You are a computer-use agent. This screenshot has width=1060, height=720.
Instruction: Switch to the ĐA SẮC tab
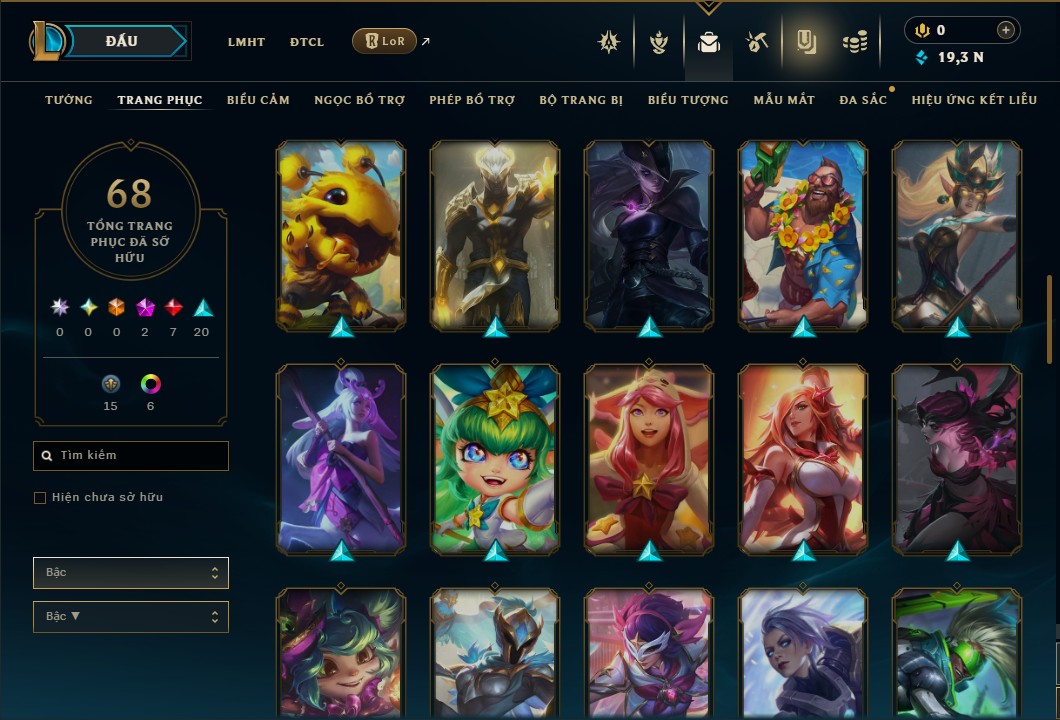863,100
